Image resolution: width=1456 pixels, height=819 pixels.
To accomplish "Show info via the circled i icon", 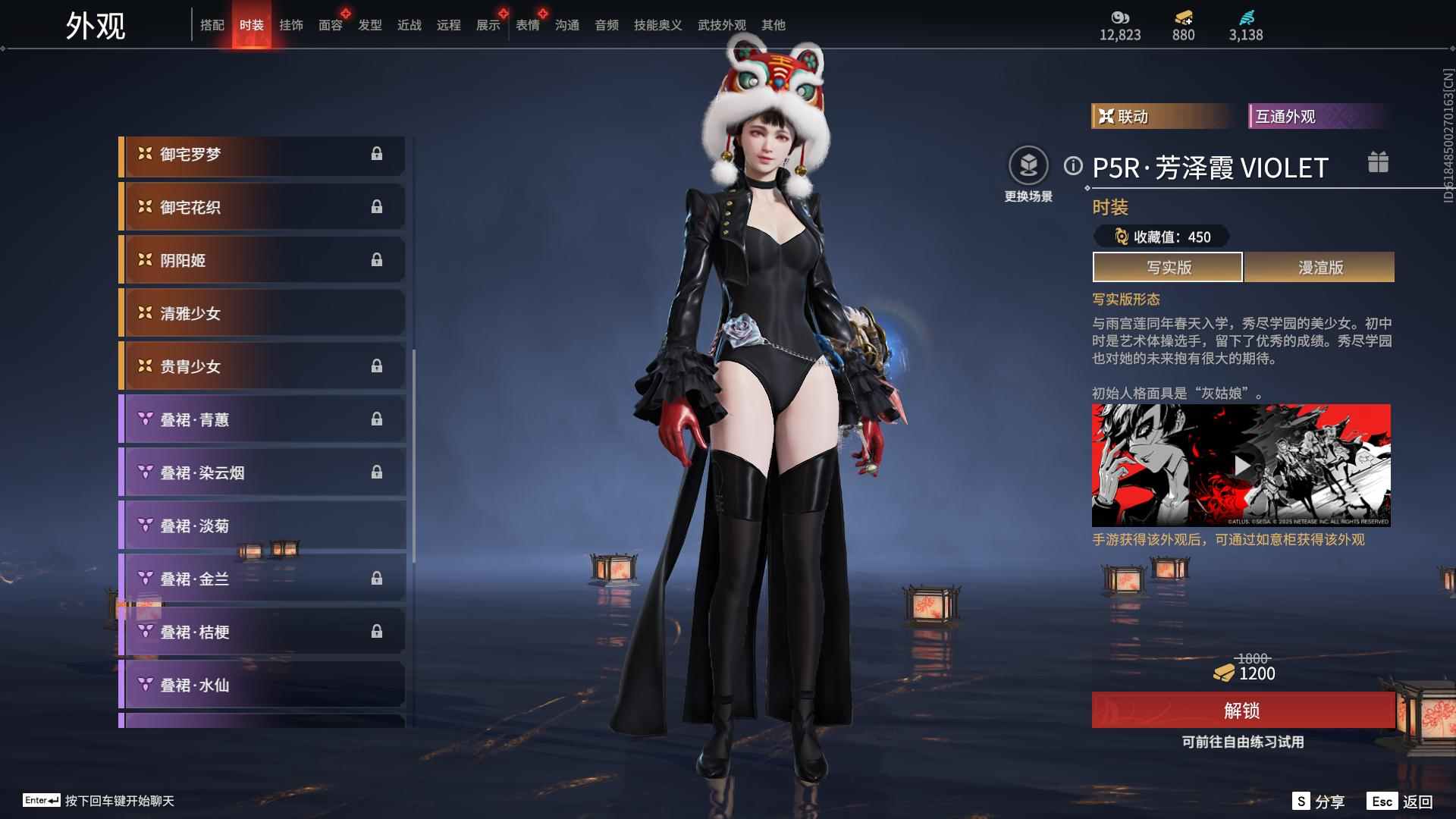I will [1073, 165].
